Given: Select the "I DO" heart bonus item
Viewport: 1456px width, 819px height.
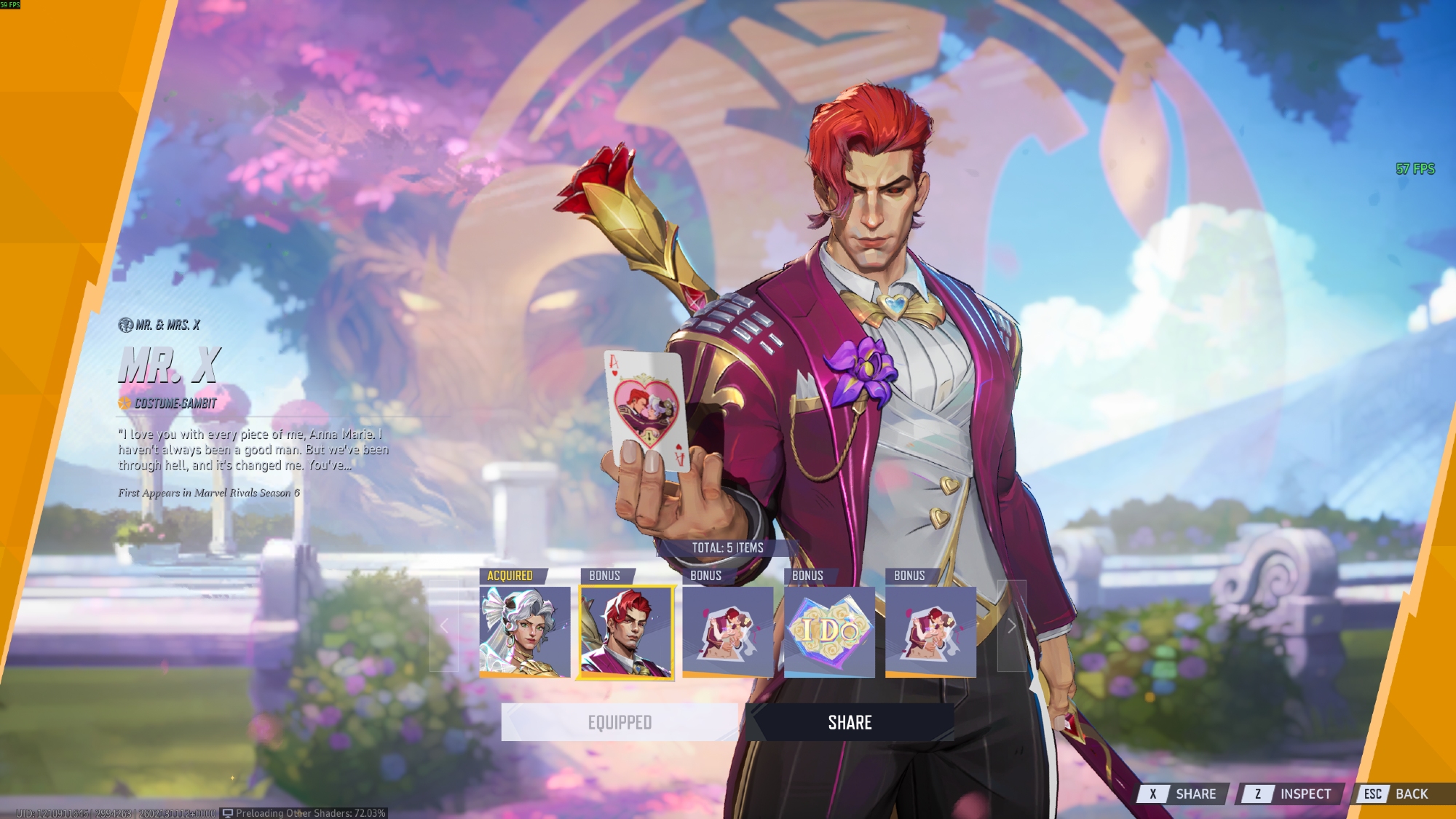Looking at the screenshot, I should [x=829, y=631].
